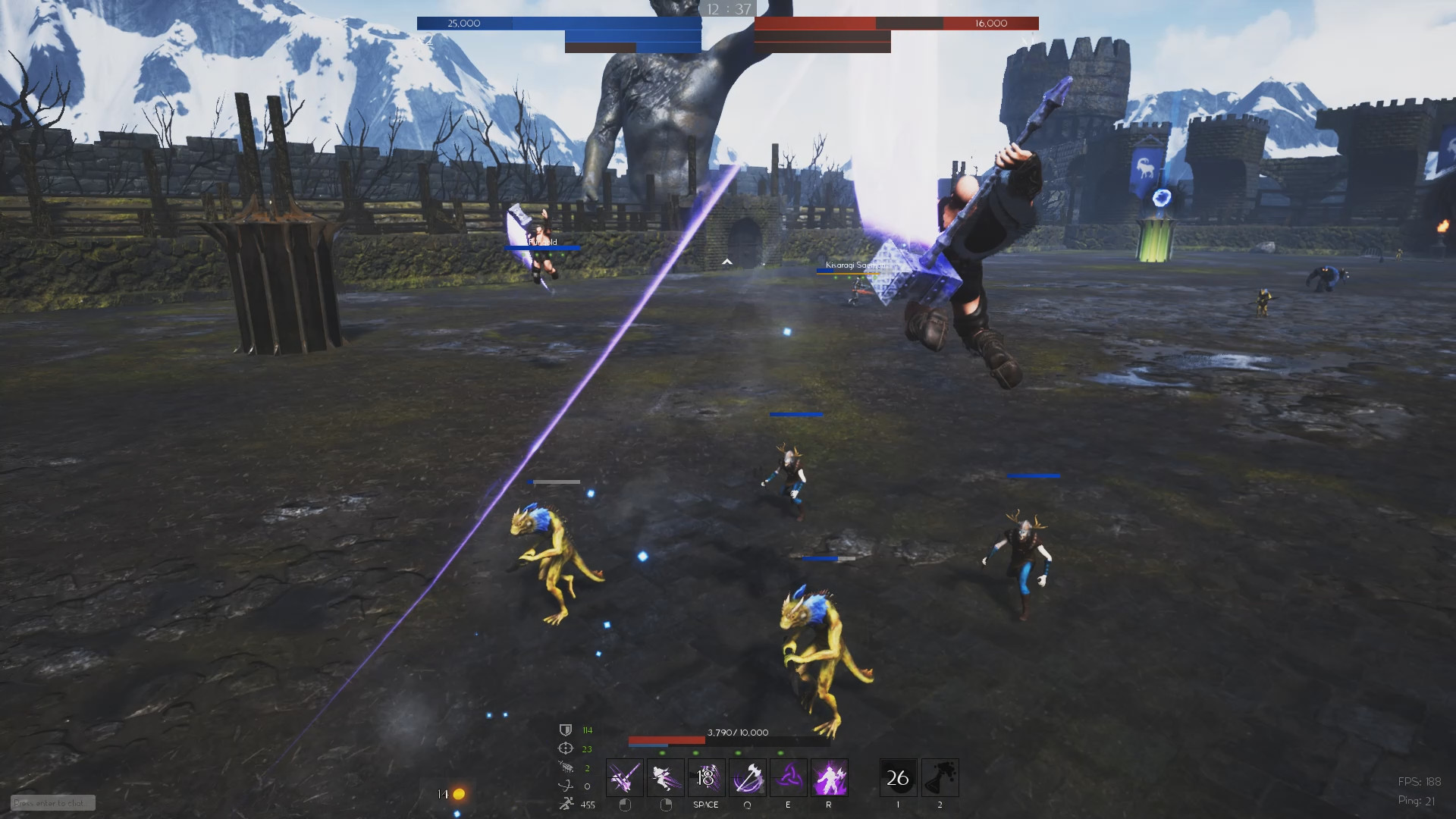Select the SPACE ability on cooldown 18
This screenshot has height=819, width=1456.
706,777
